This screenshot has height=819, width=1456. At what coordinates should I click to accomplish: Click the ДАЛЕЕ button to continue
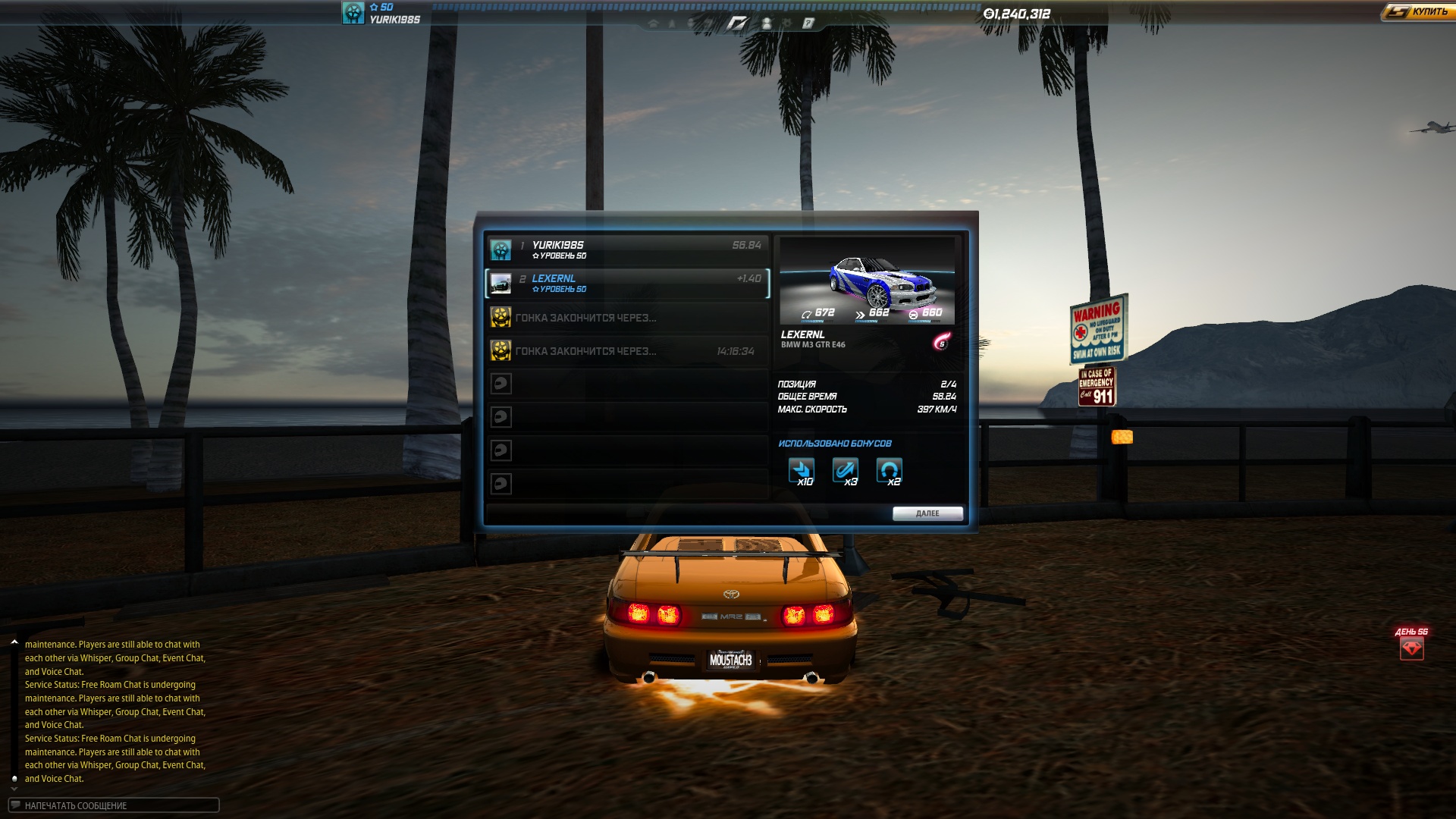pyautogui.click(x=927, y=513)
